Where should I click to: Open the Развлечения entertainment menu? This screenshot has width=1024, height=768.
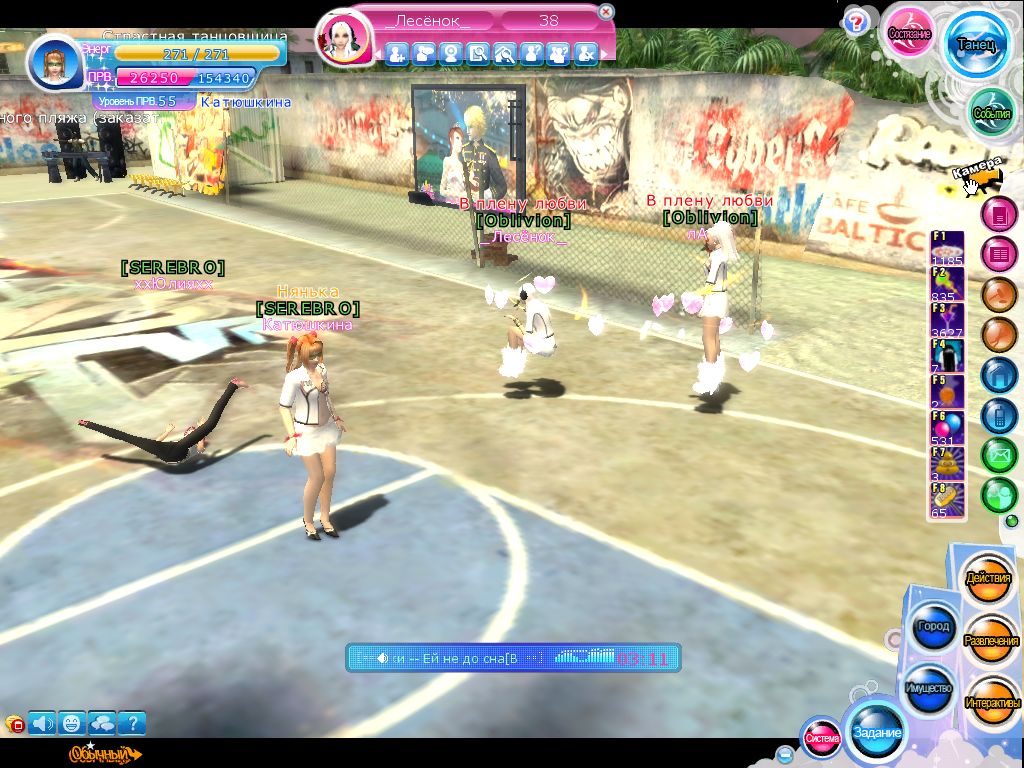(x=991, y=640)
